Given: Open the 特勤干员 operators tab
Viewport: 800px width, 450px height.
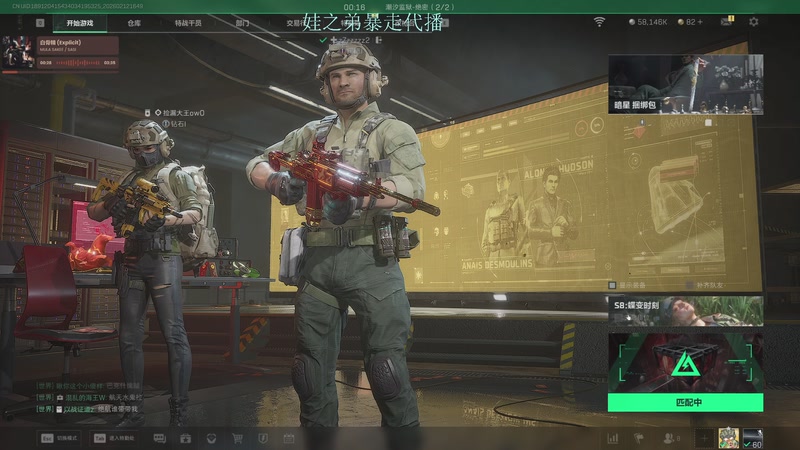Looking at the screenshot, I should pos(187,22).
